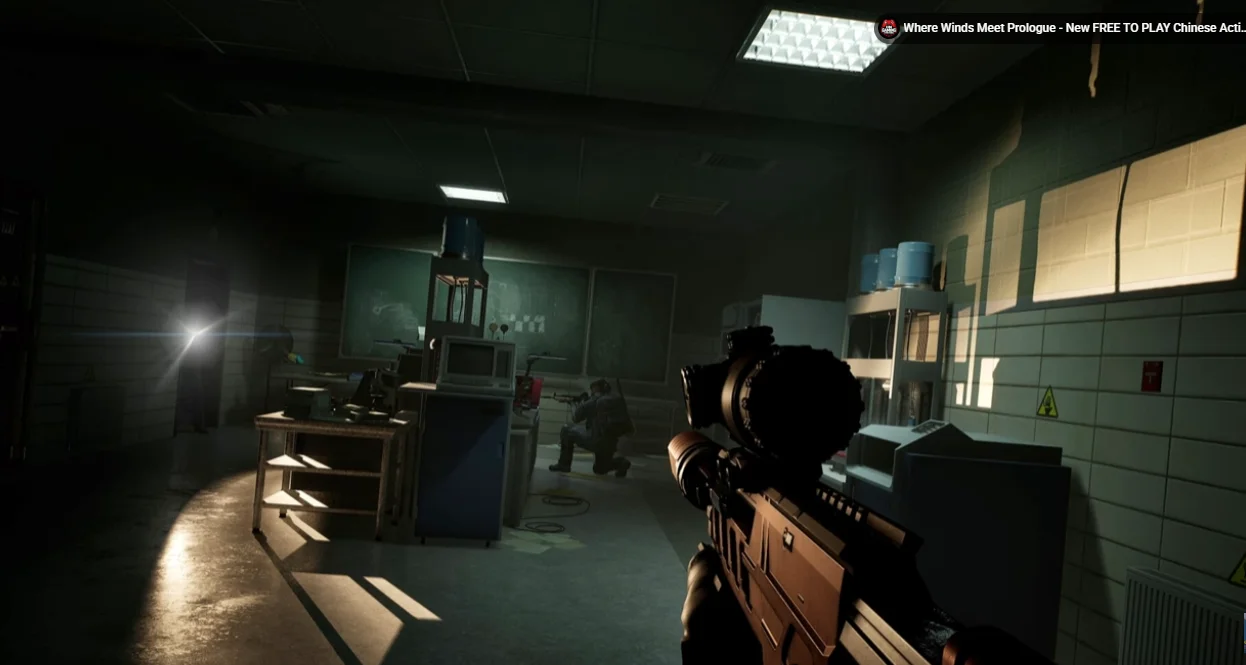Open the video title link Where Winds Meet Prologue

pos(1072,28)
